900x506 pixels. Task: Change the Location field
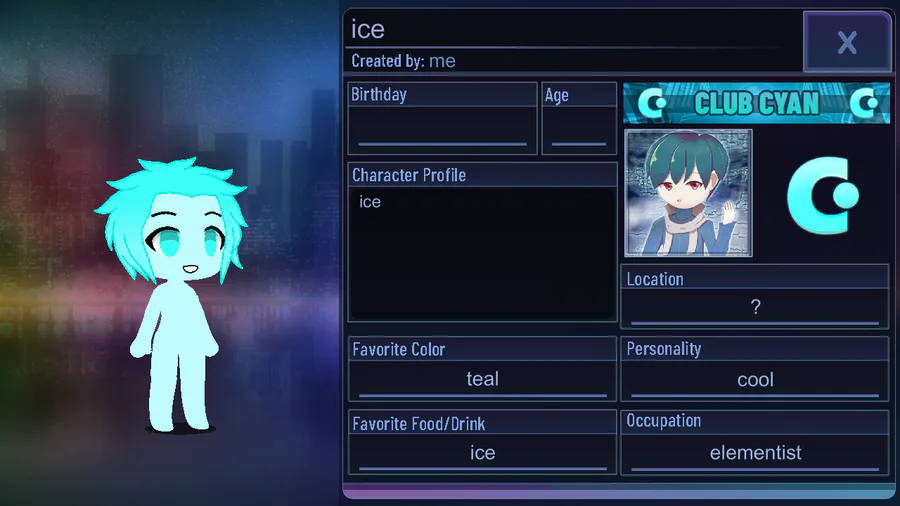coord(755,307)
